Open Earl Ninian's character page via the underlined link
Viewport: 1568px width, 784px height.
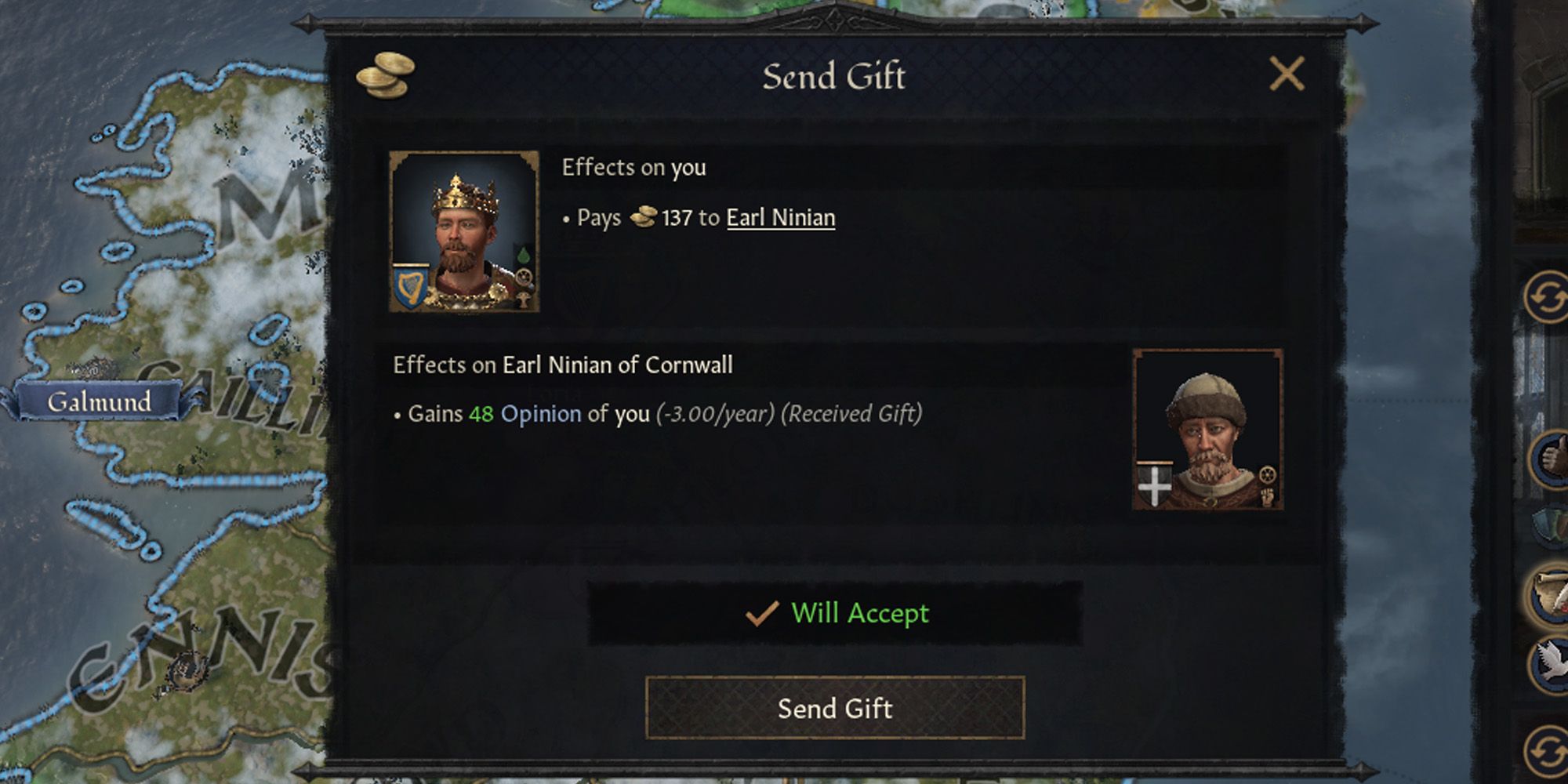tap(781, 219)
